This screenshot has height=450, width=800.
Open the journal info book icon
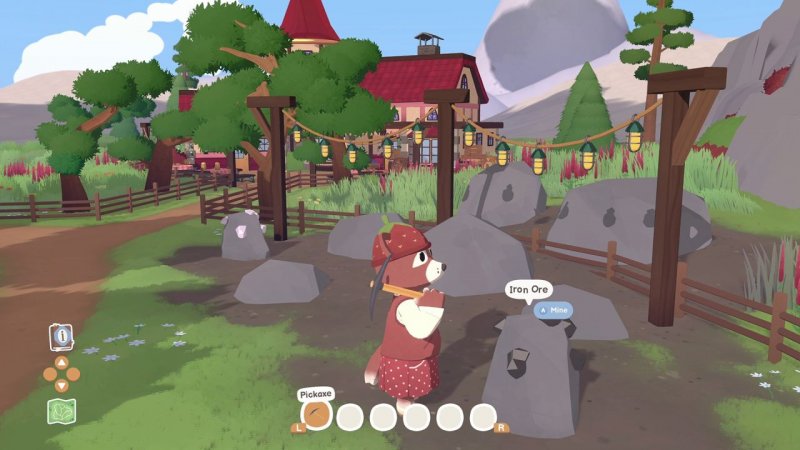(61, 337)
